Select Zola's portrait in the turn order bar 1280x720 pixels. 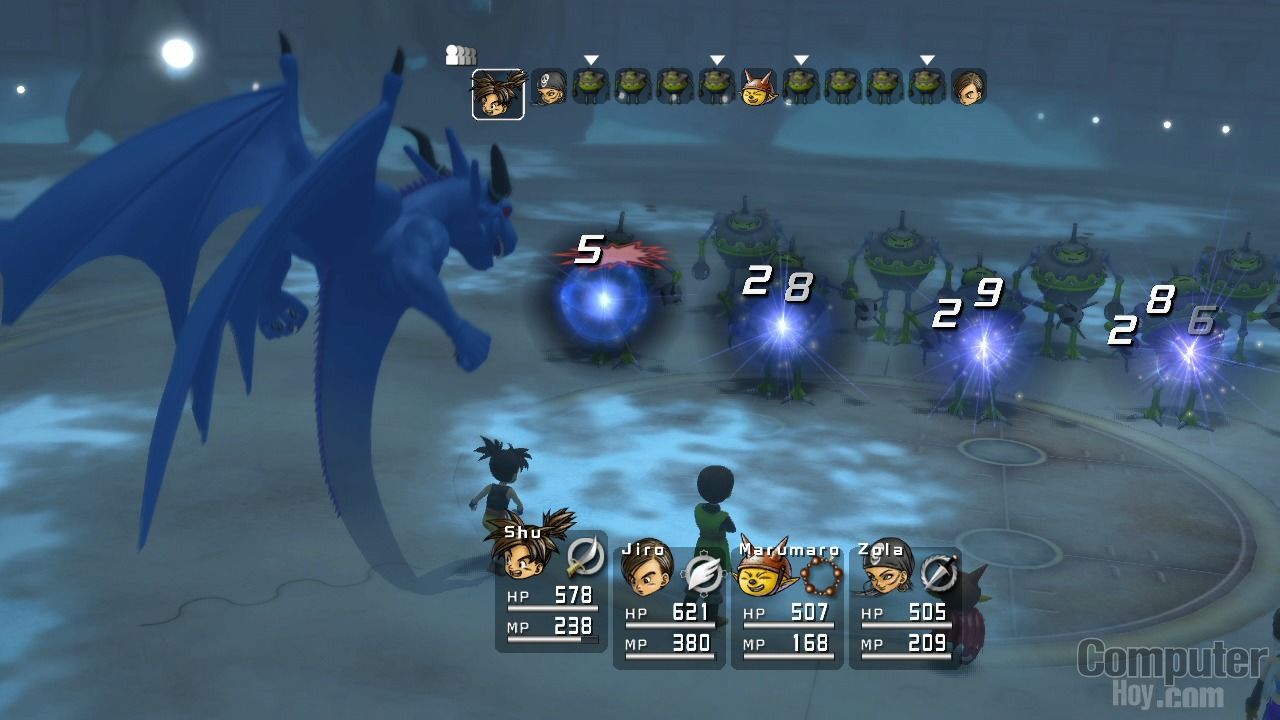click(x=548, y=87)
